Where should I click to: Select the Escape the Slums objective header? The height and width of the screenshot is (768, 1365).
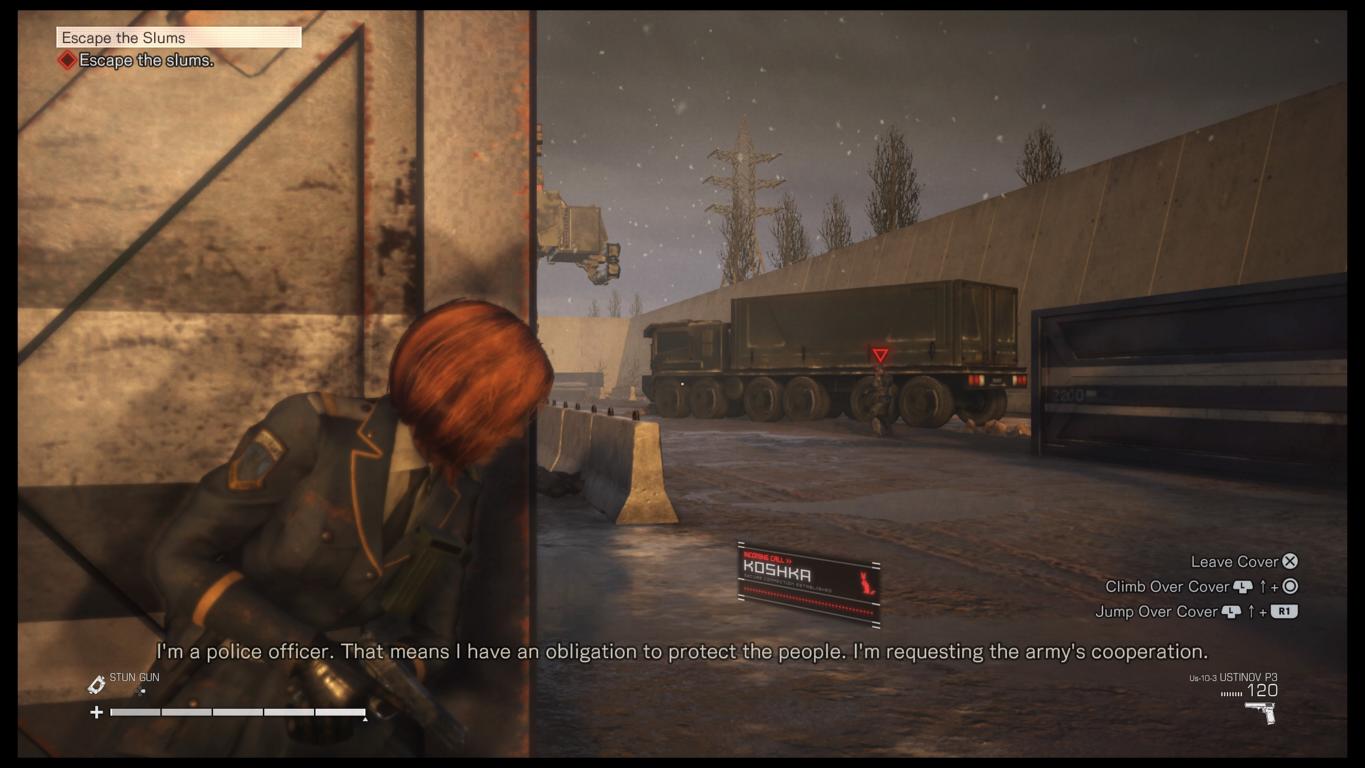(178, 38)
